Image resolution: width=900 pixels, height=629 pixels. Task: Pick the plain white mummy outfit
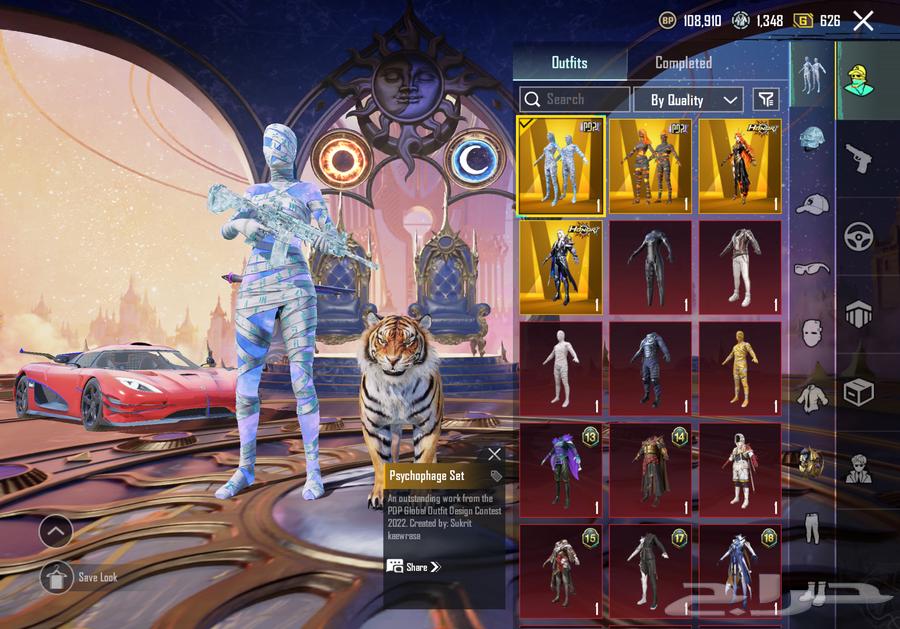[x=561, y=368]
